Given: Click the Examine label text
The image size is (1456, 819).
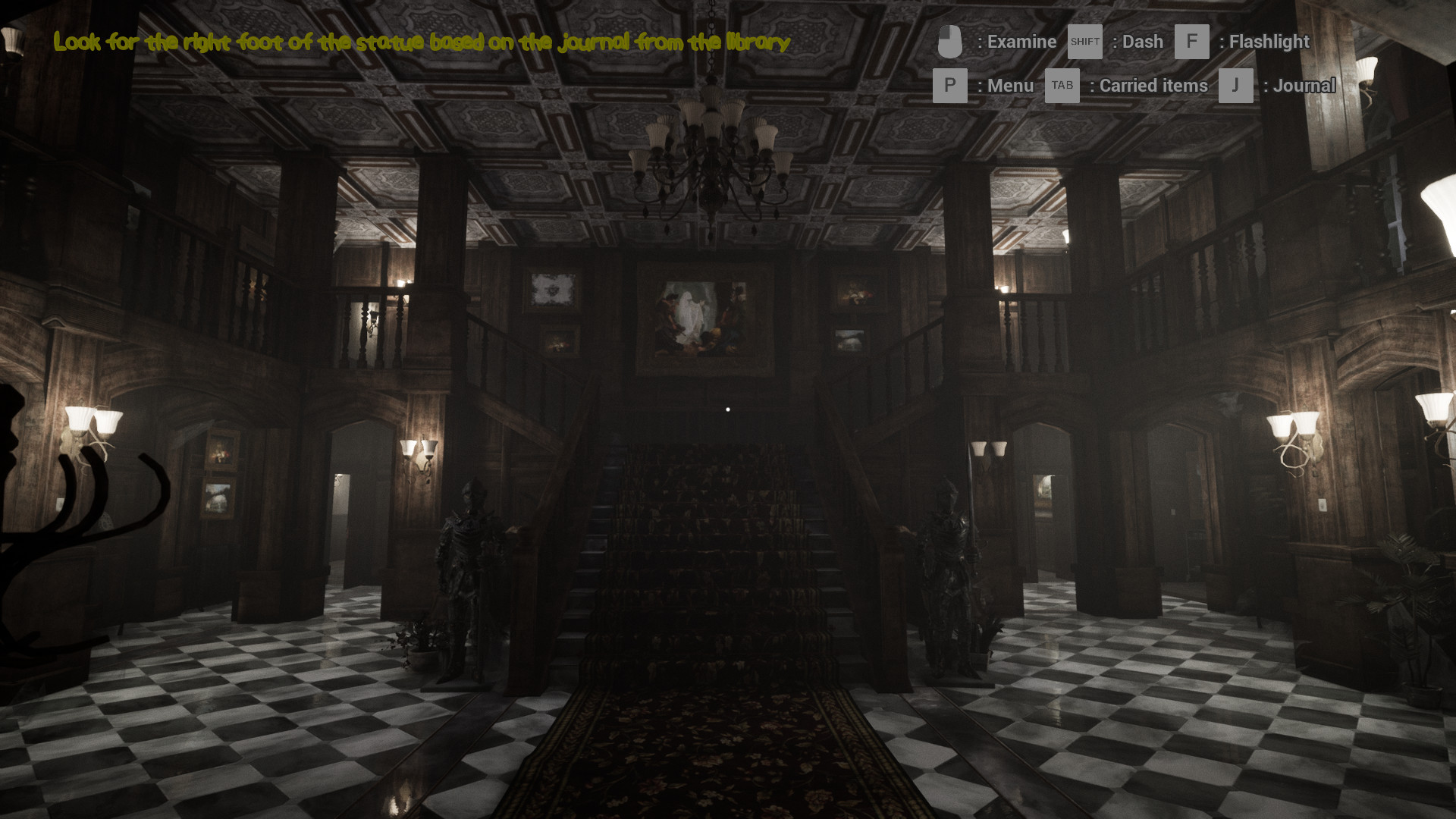Looking at the screenshot, I should [x=1020, y=42].
